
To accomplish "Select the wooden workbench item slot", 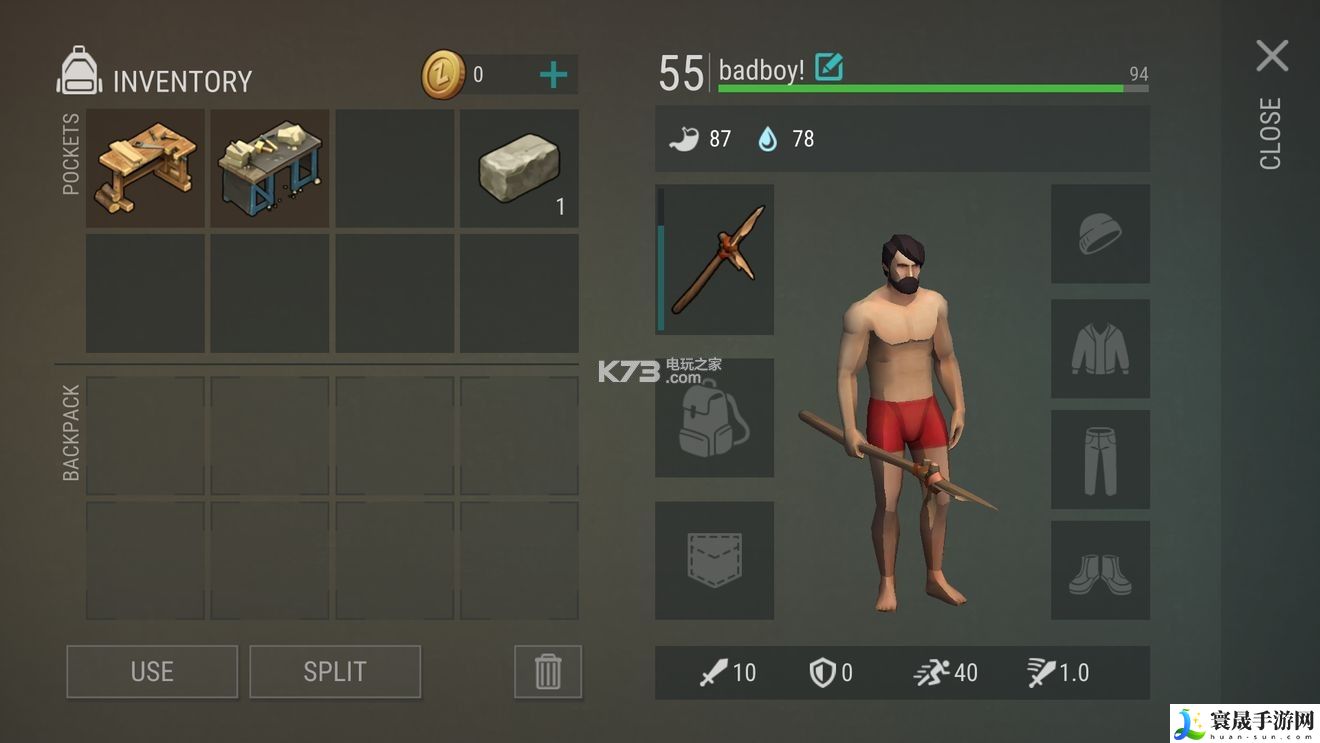I will 145,168.
